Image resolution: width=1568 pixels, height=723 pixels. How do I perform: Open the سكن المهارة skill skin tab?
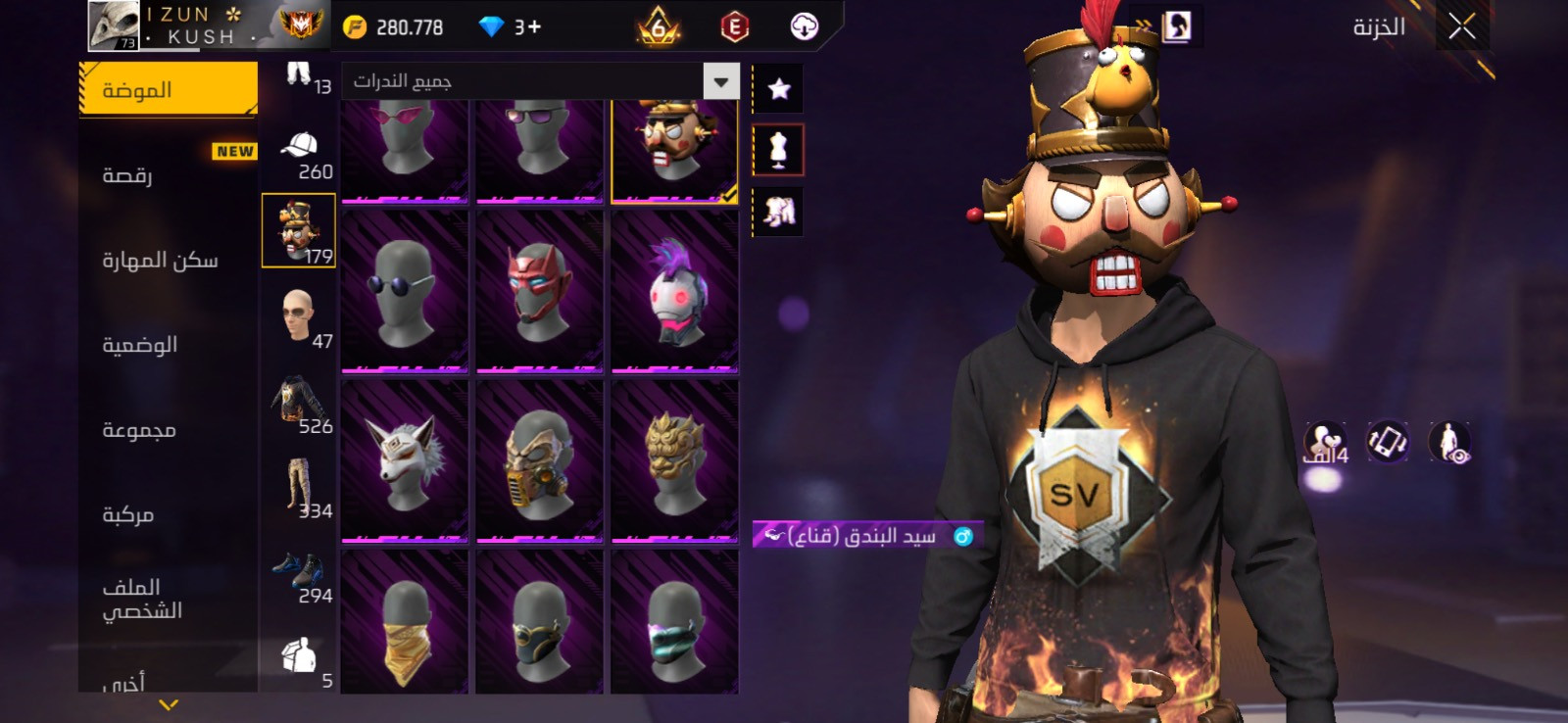[x=160, y=261]
